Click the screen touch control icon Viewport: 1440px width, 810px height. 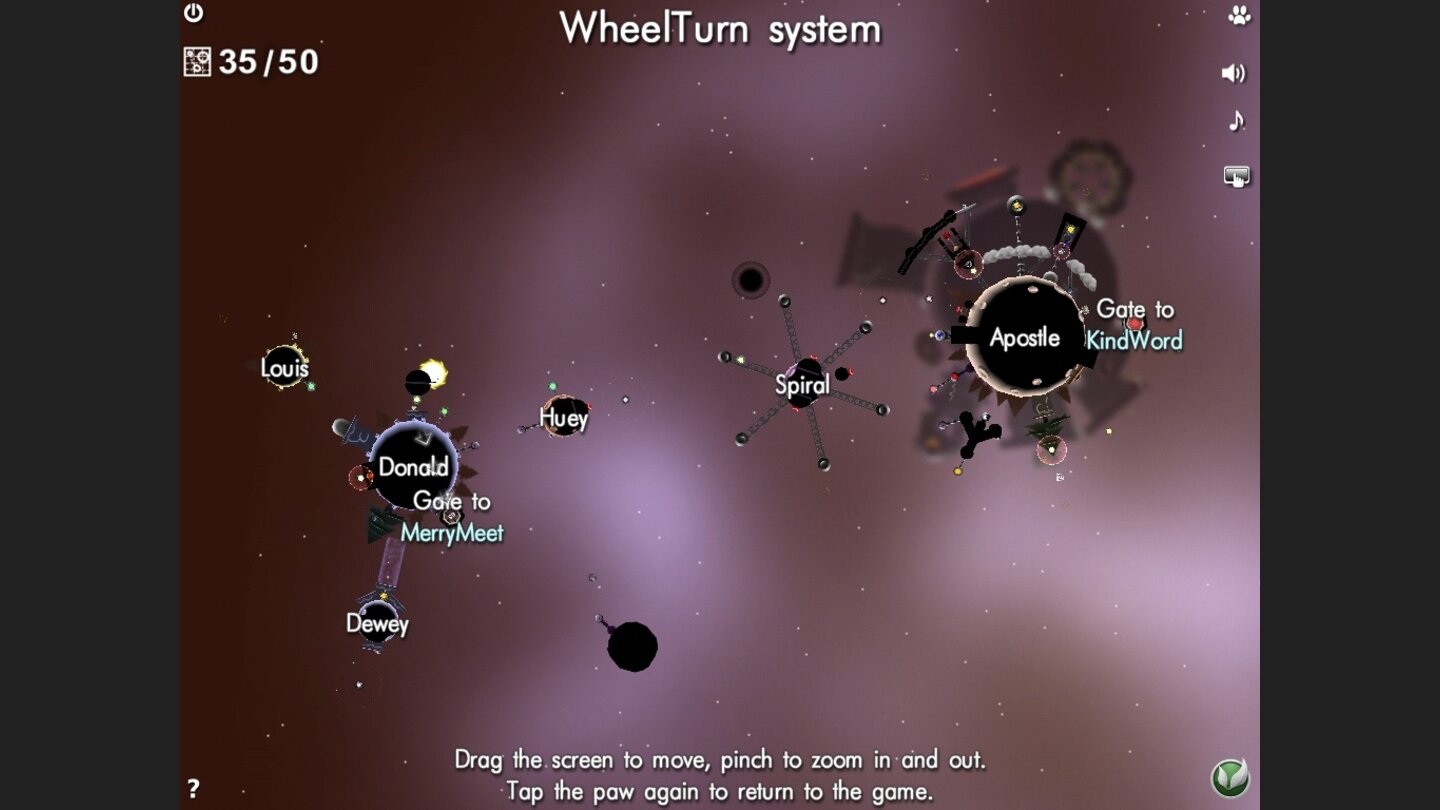pyautogui.click(x=1237, y=177)
